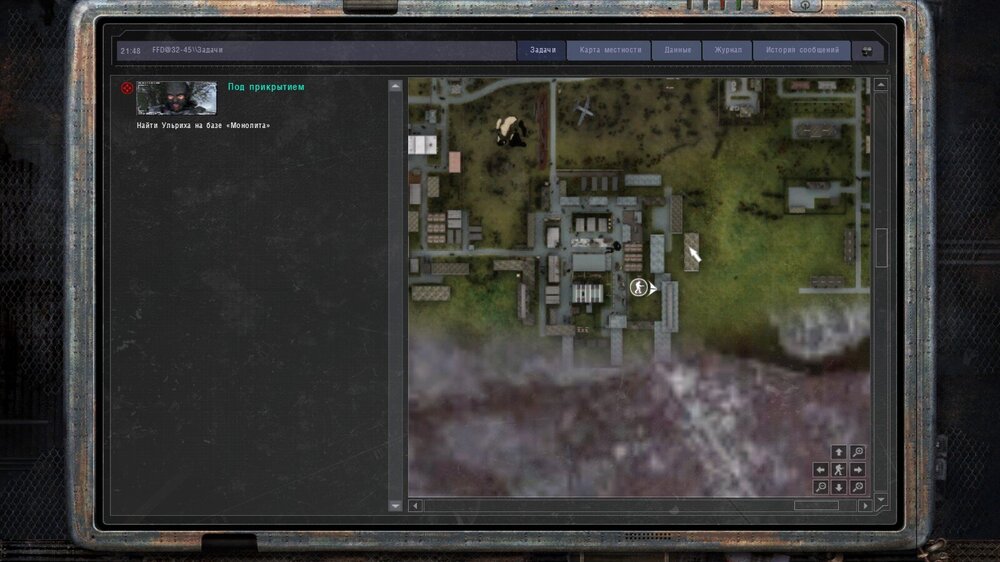Center the map on the player using the stalker button
The width and height of the screenshot is (1000, 562).
(839, 470)
